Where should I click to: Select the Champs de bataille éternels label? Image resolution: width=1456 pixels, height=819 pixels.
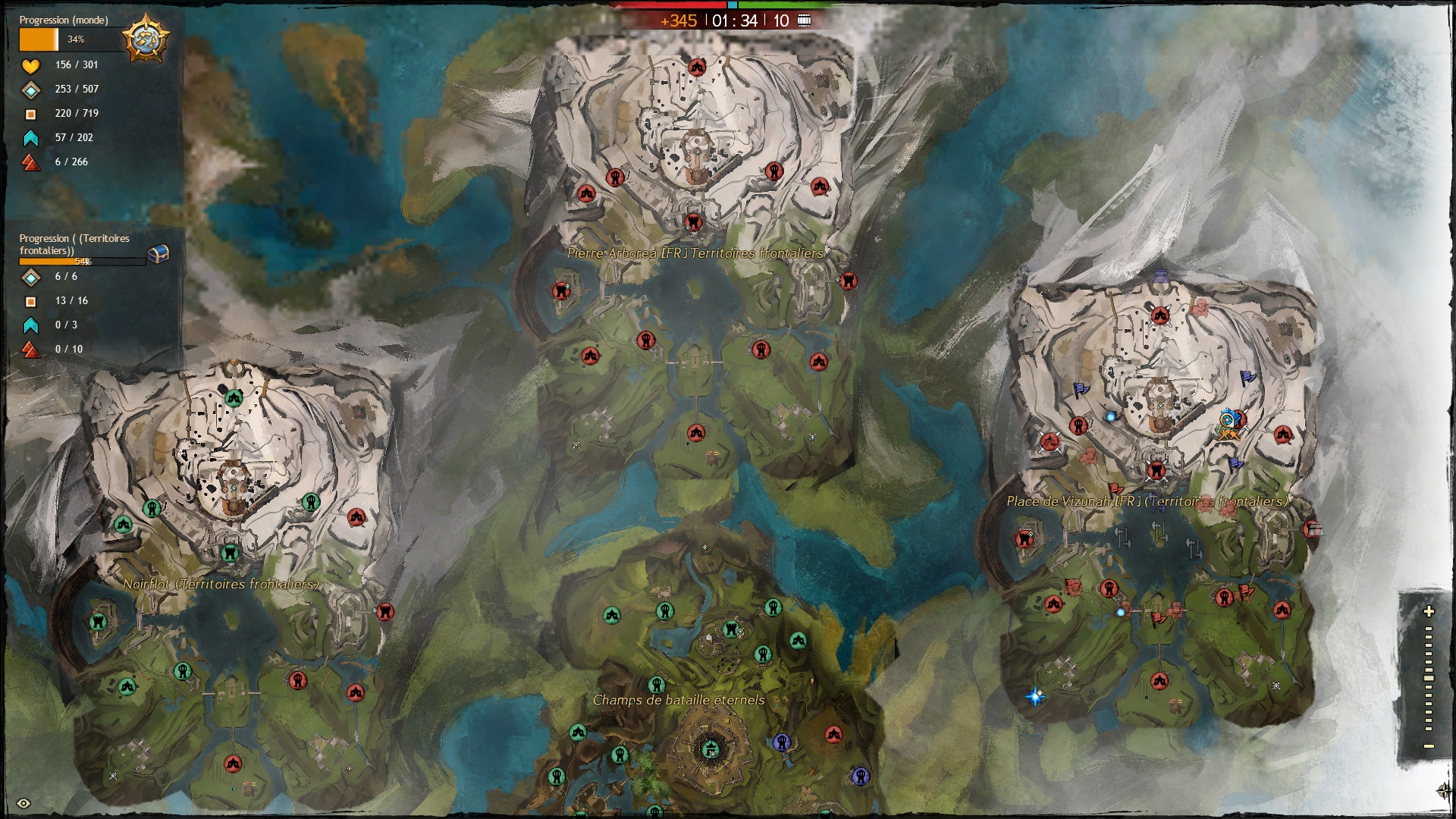click(x=679, y=700)
